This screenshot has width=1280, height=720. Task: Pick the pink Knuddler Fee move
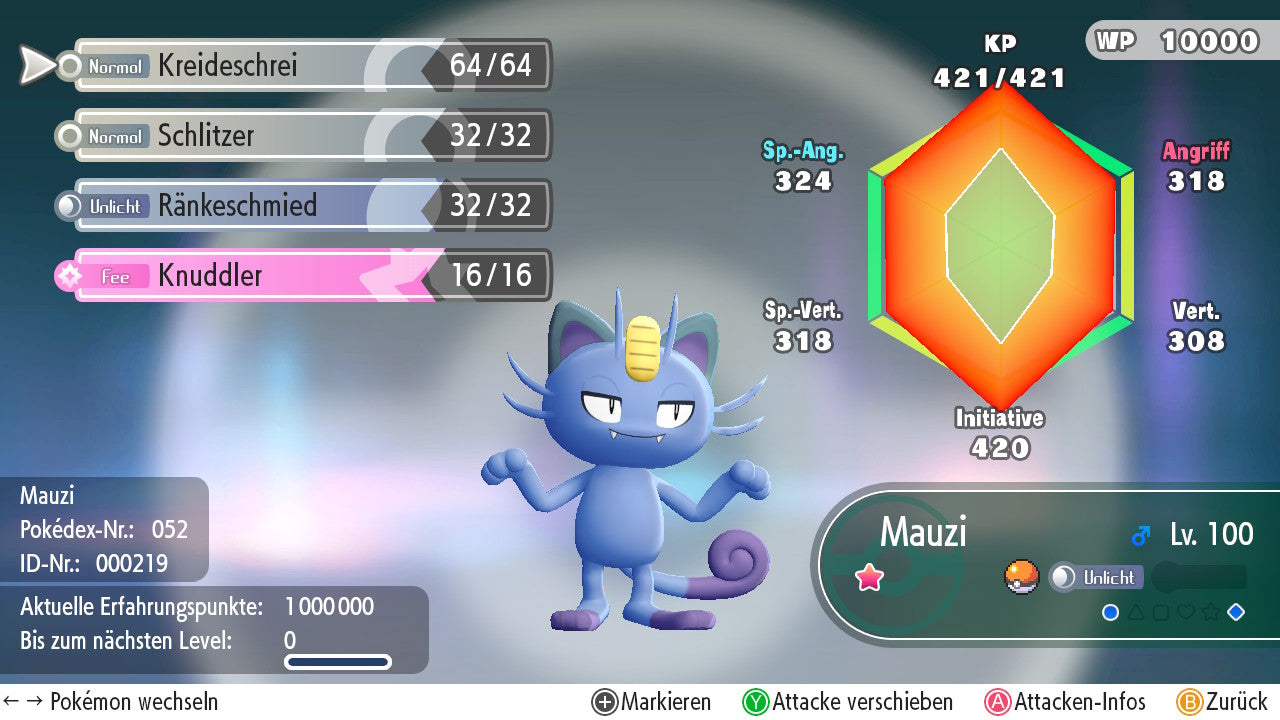click(300, 276)
